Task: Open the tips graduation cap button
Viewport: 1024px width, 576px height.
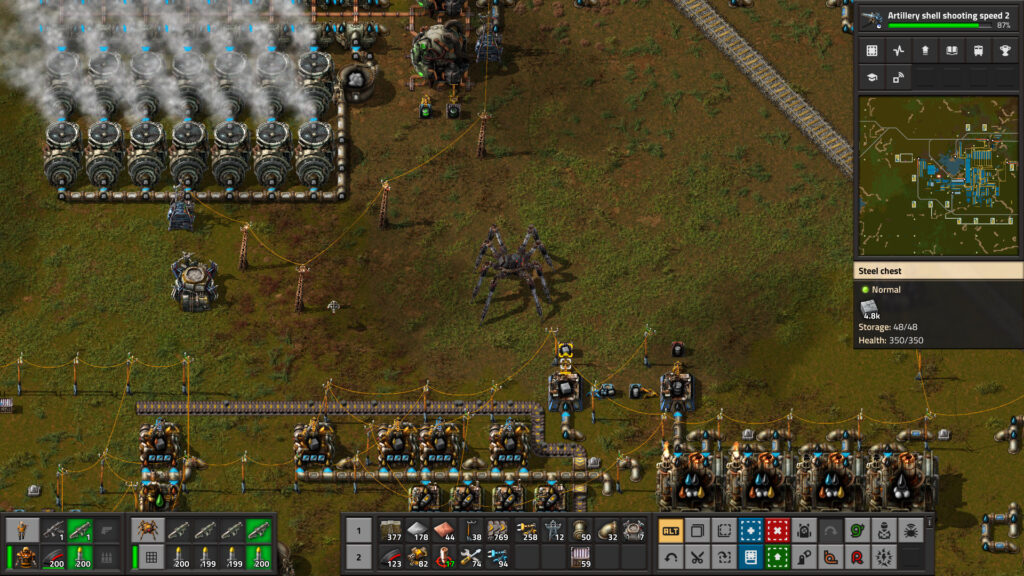Action: click(872, 78)
